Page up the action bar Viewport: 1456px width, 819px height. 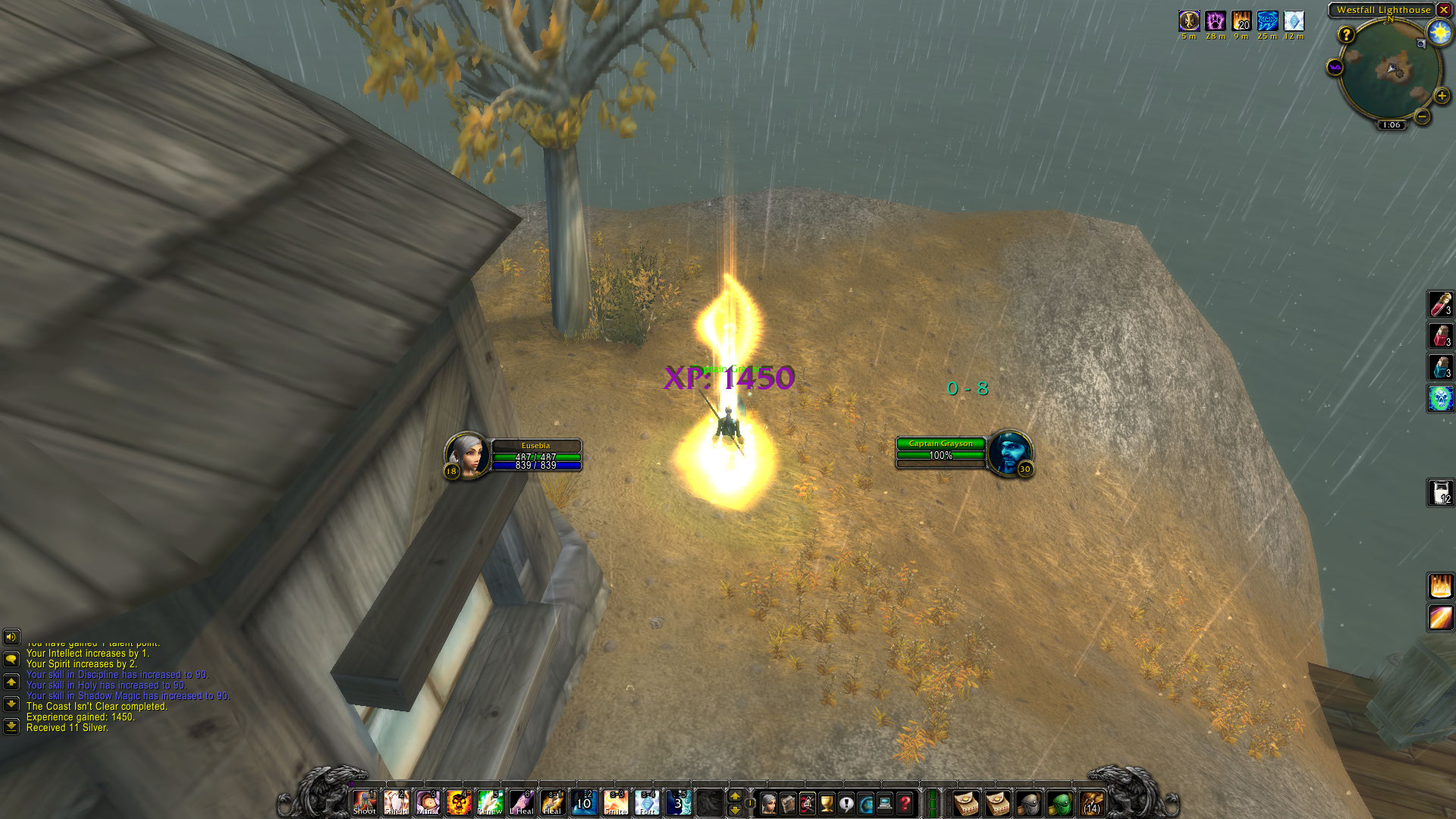tap(734, 796)
